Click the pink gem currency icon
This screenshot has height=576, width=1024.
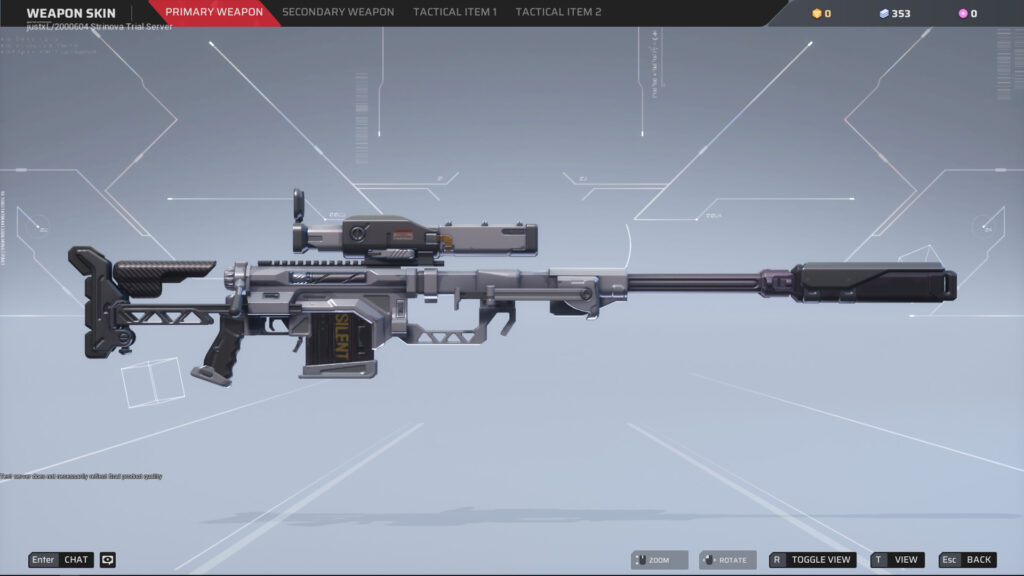963,13
